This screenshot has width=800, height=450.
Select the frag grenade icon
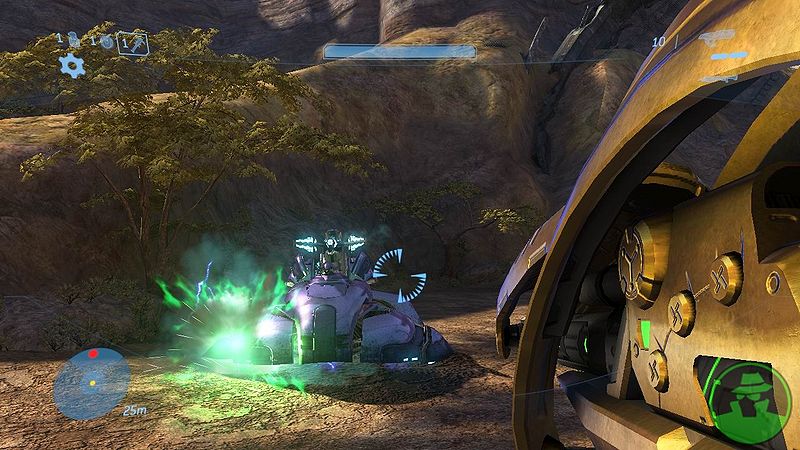73,41
